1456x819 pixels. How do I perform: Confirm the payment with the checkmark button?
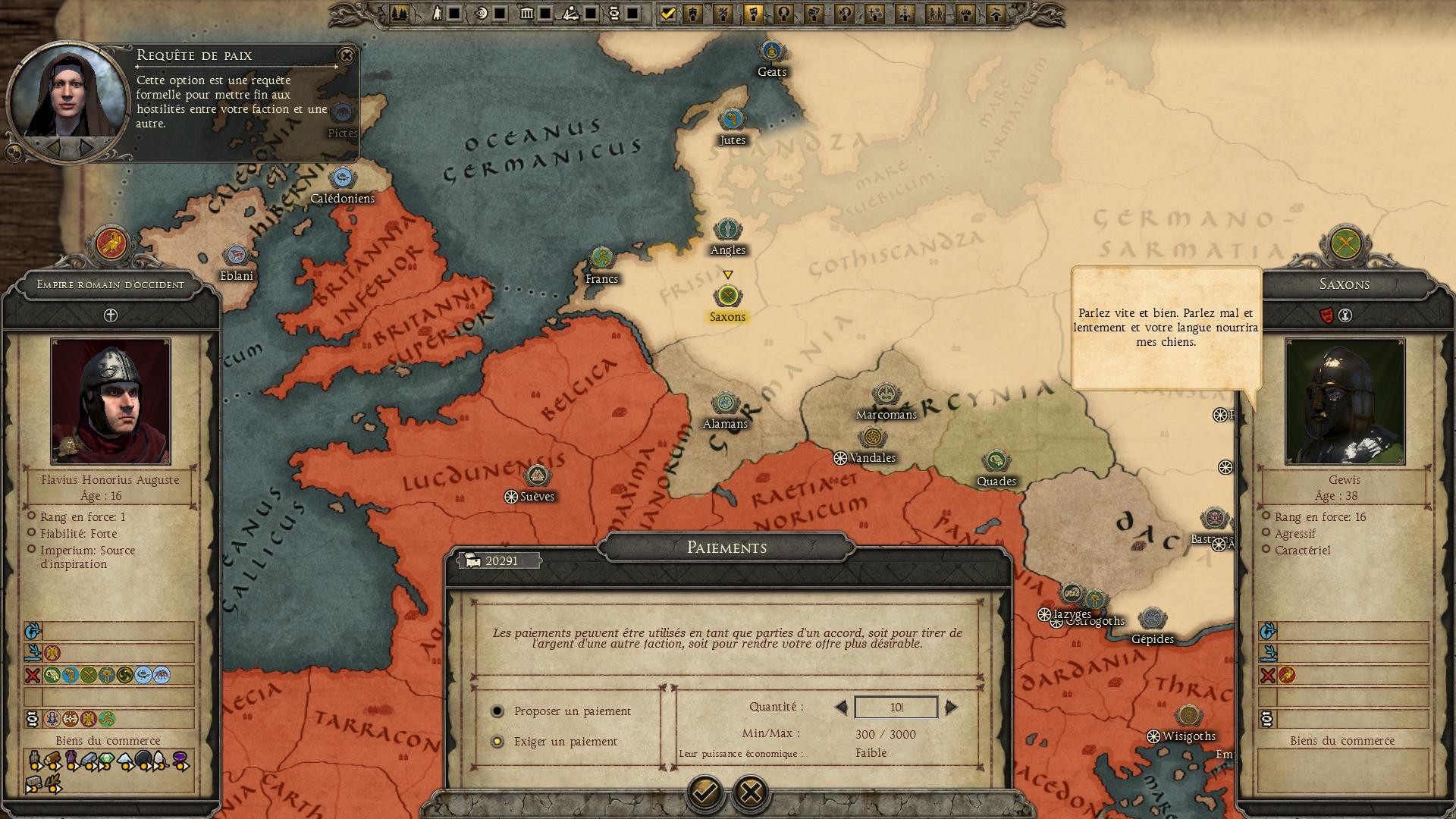(704, 792)
